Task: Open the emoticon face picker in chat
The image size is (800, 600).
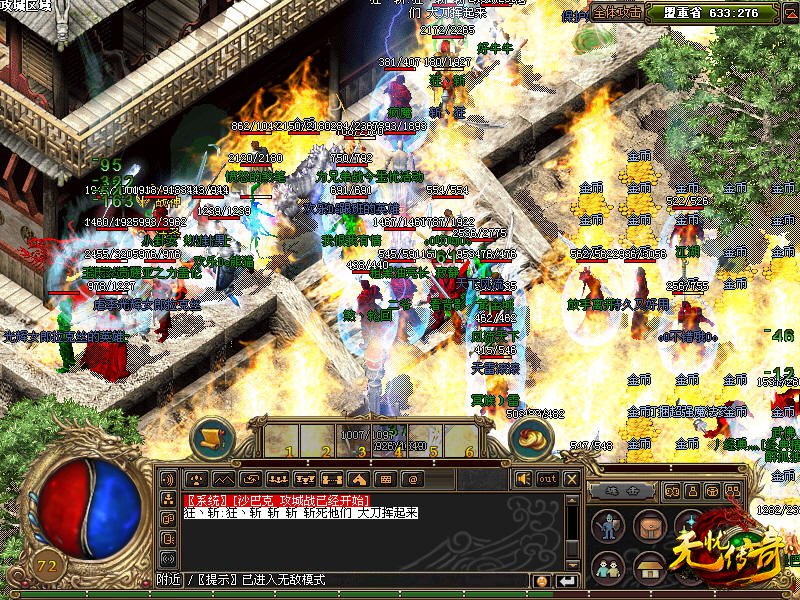Action: point(542,581)
